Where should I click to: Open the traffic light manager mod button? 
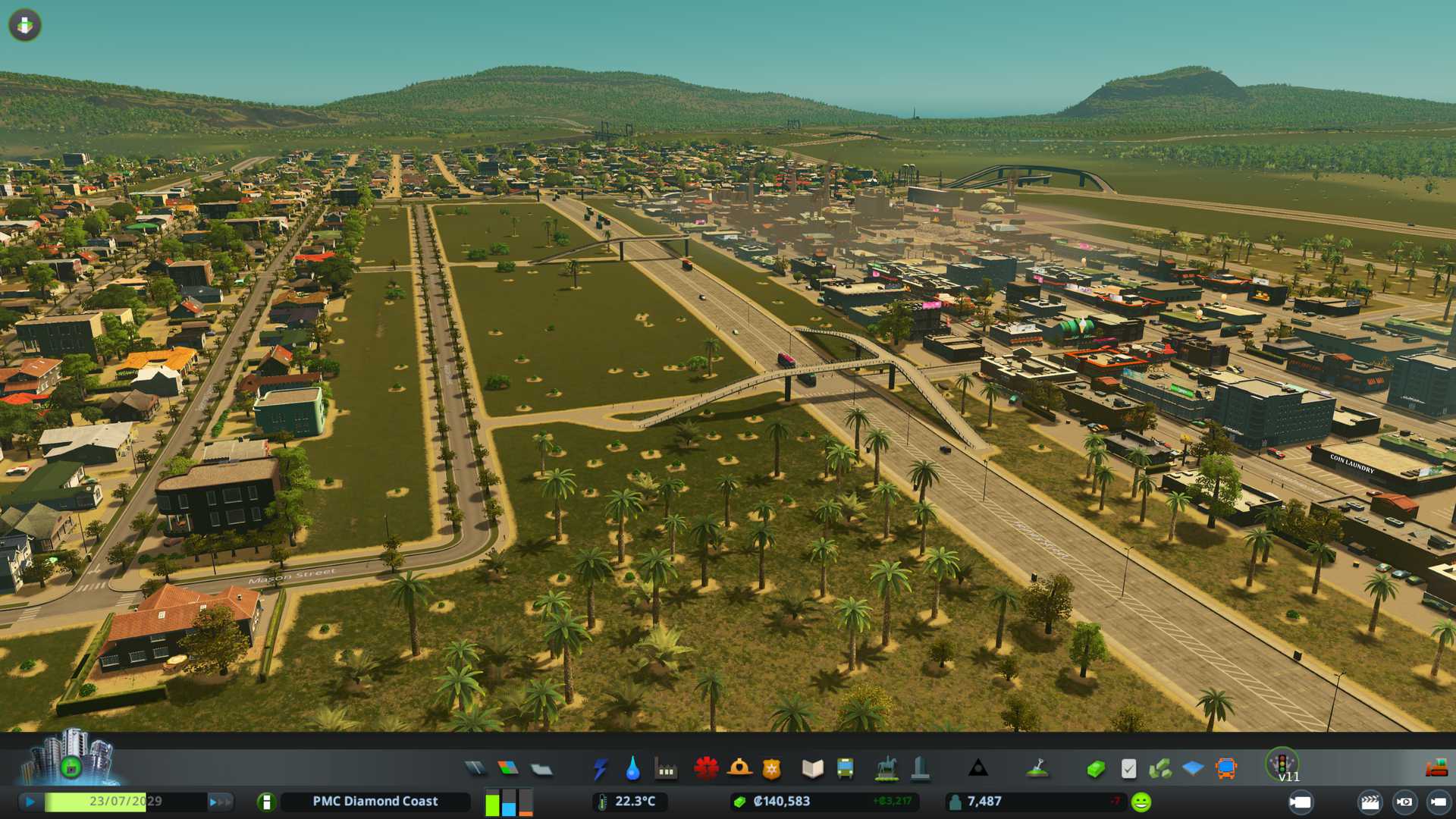[x=1282, y=763]
